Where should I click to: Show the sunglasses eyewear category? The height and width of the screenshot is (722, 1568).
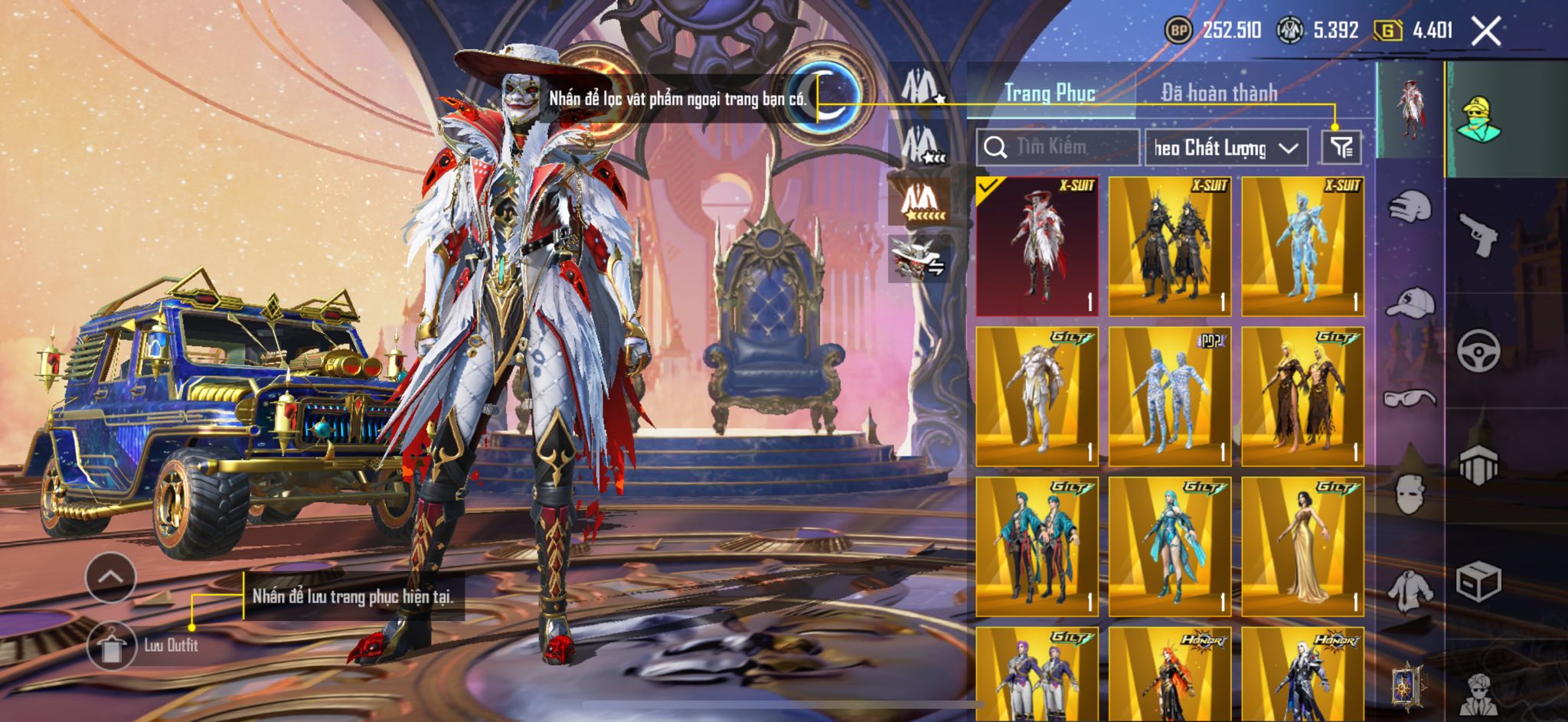[1410, 398]
